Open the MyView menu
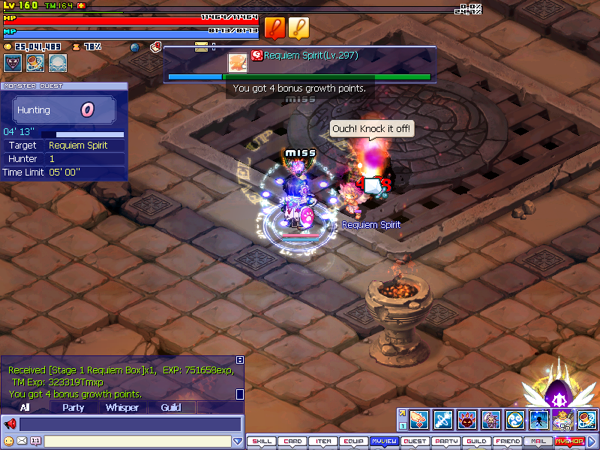Image resolution: width=600 pixels, height=450 pixels. [x=384, y=441]
